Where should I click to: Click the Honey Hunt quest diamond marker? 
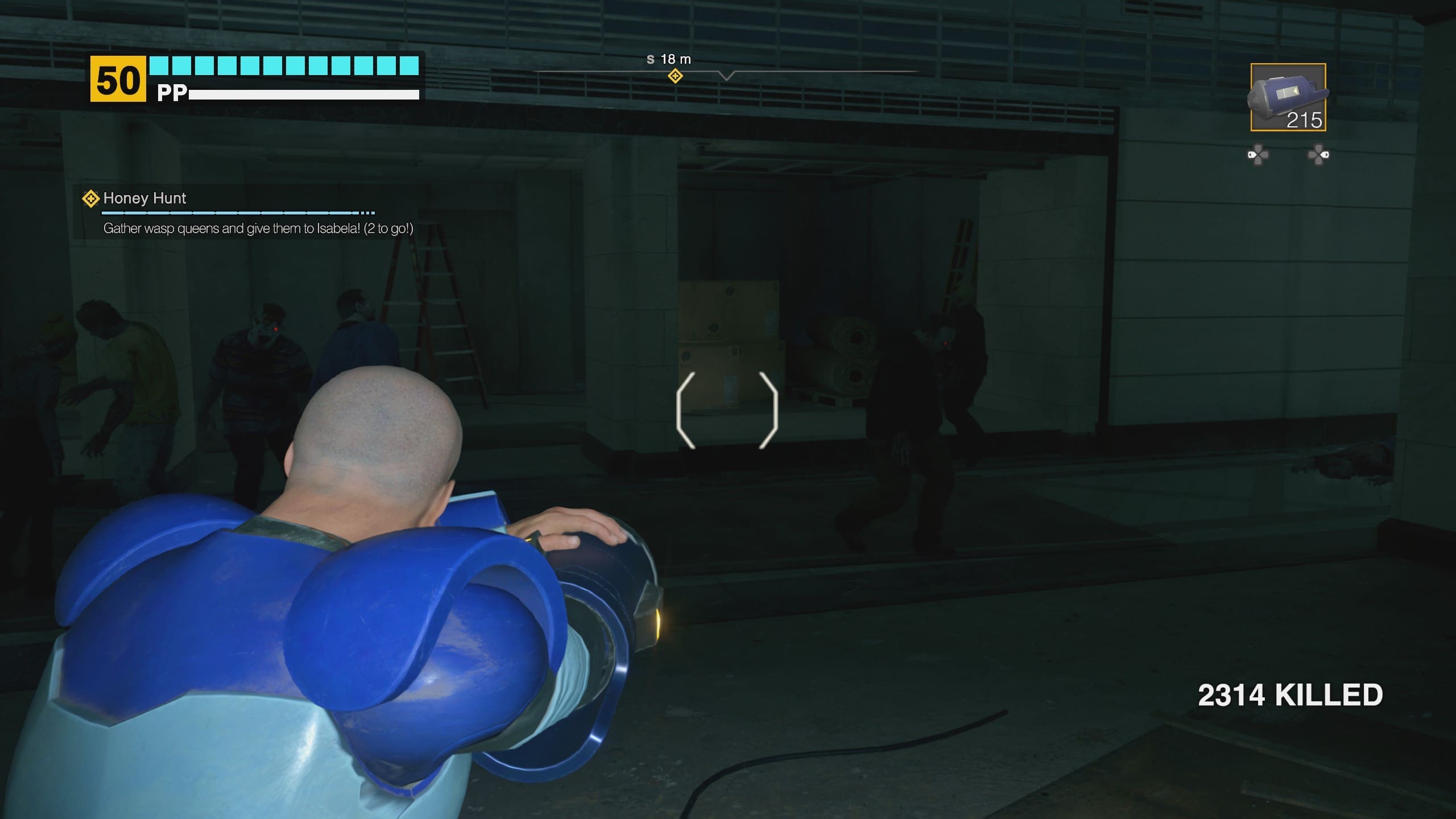pos(90,198)
